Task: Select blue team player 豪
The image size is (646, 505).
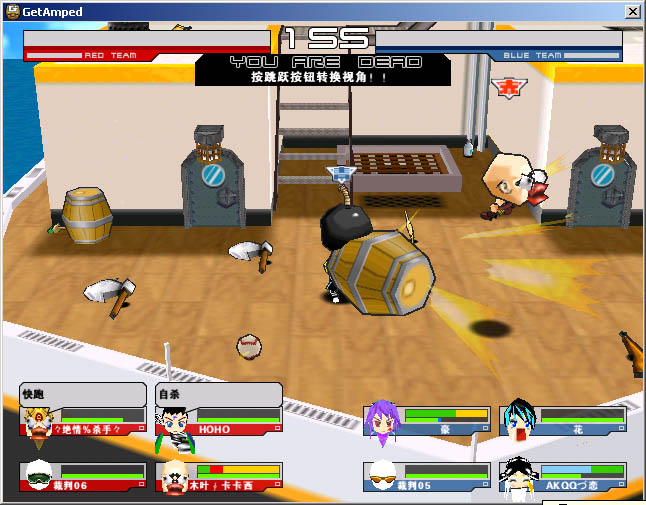Action: [x=427, y=421]
